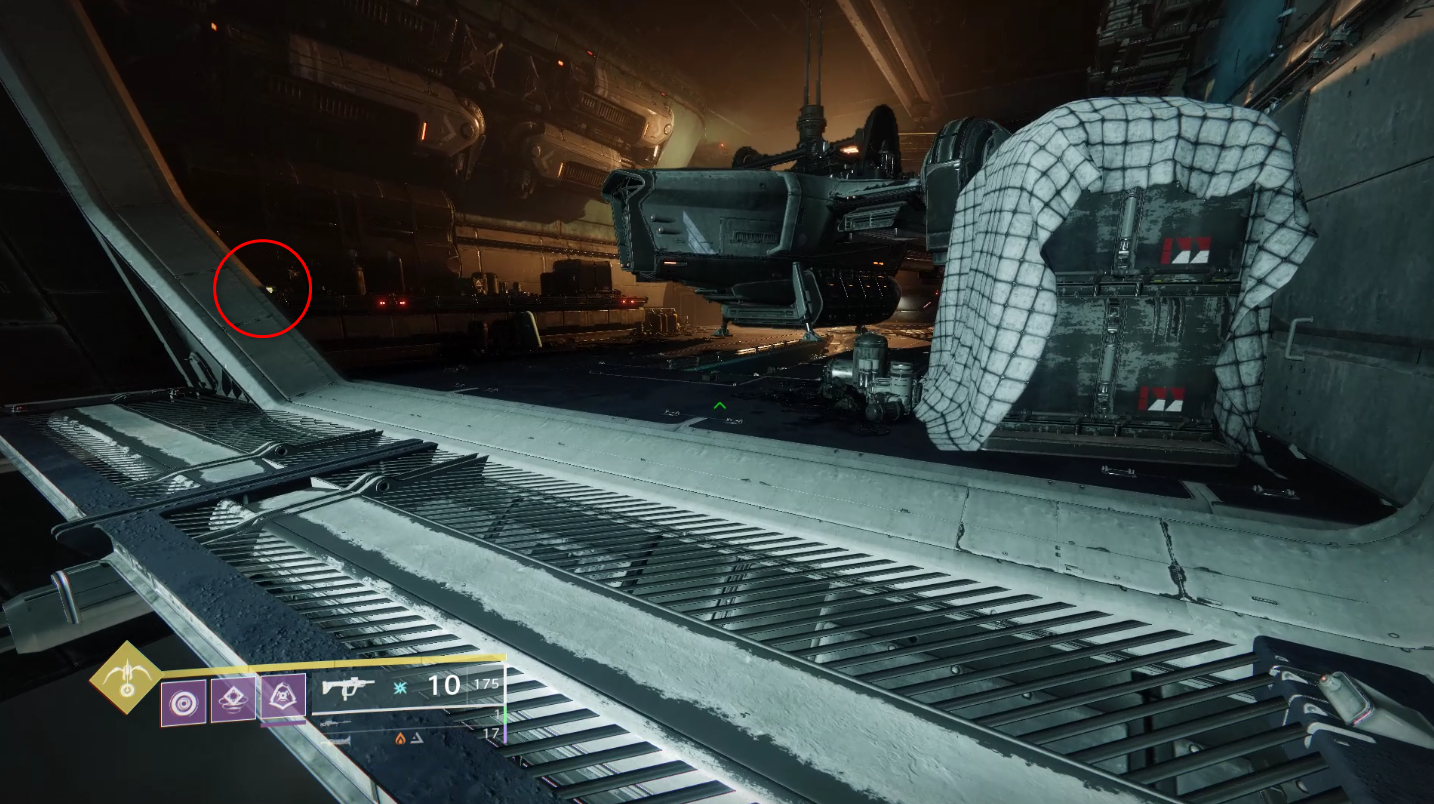Trigger the hooded figure ability icon
Screen dimensions: 1434x804
283,696
